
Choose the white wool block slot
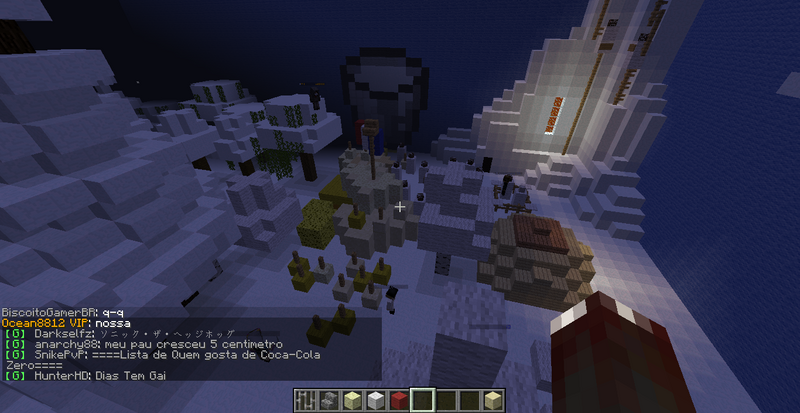pos(375,400)
